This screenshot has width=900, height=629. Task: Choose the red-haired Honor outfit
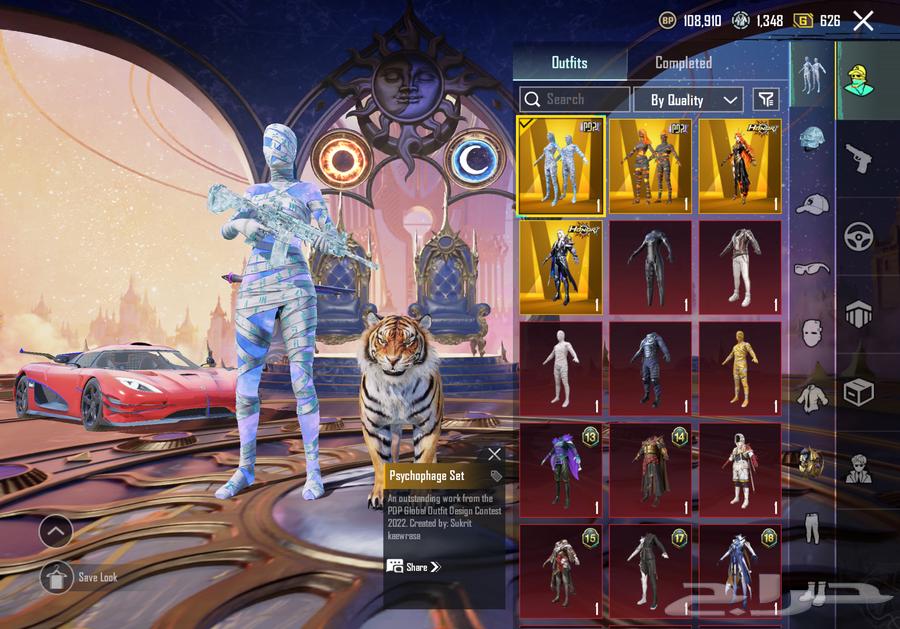pyautogui.click(x=740, y=166)
